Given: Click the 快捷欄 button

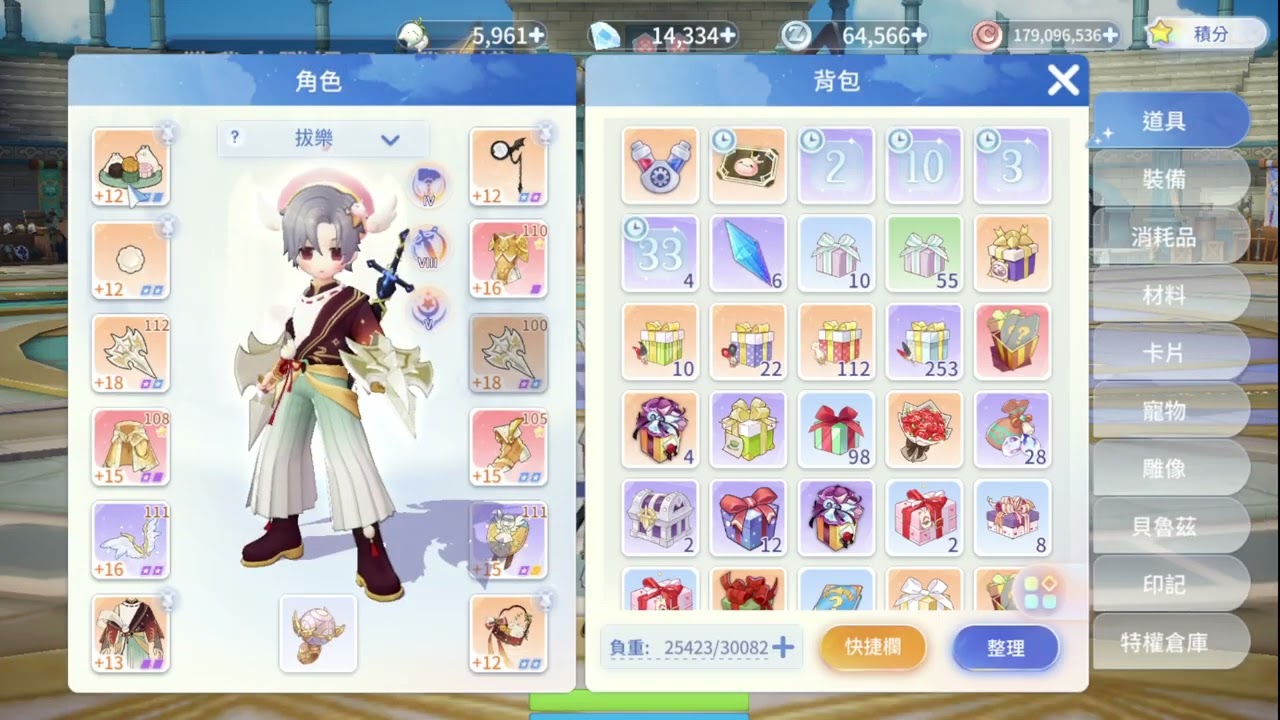Looking at the screenshot, I should click(872, 647).
